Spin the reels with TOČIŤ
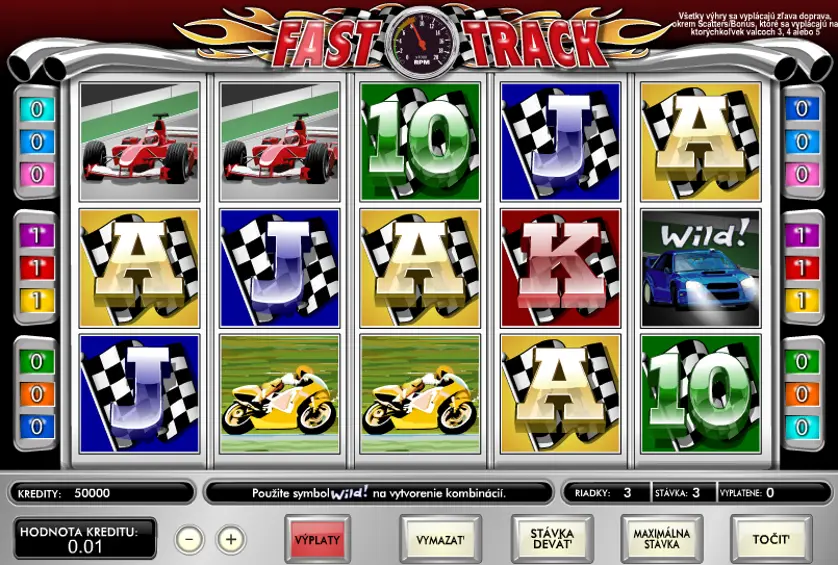Image resolution: width=838 pixels, height=565 pixels. coord(771,540)
